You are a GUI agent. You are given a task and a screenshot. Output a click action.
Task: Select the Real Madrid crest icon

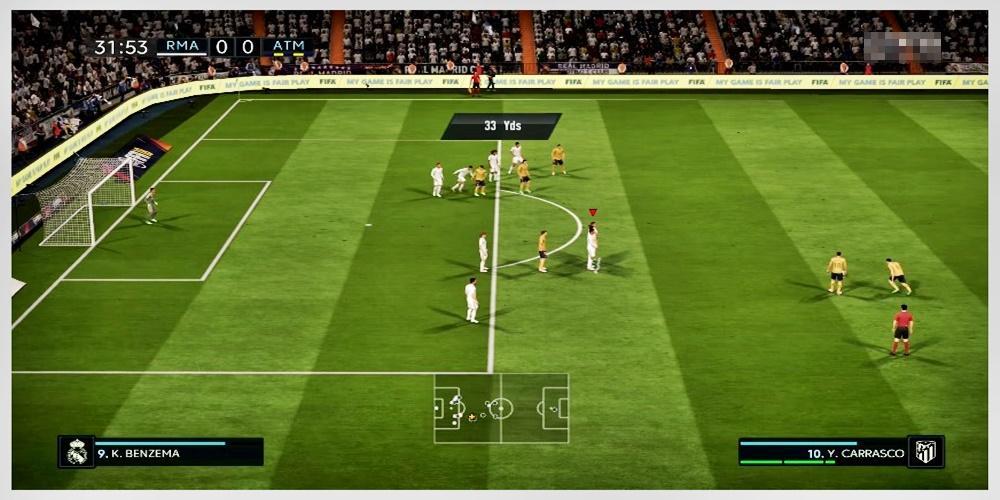(77, 452)
